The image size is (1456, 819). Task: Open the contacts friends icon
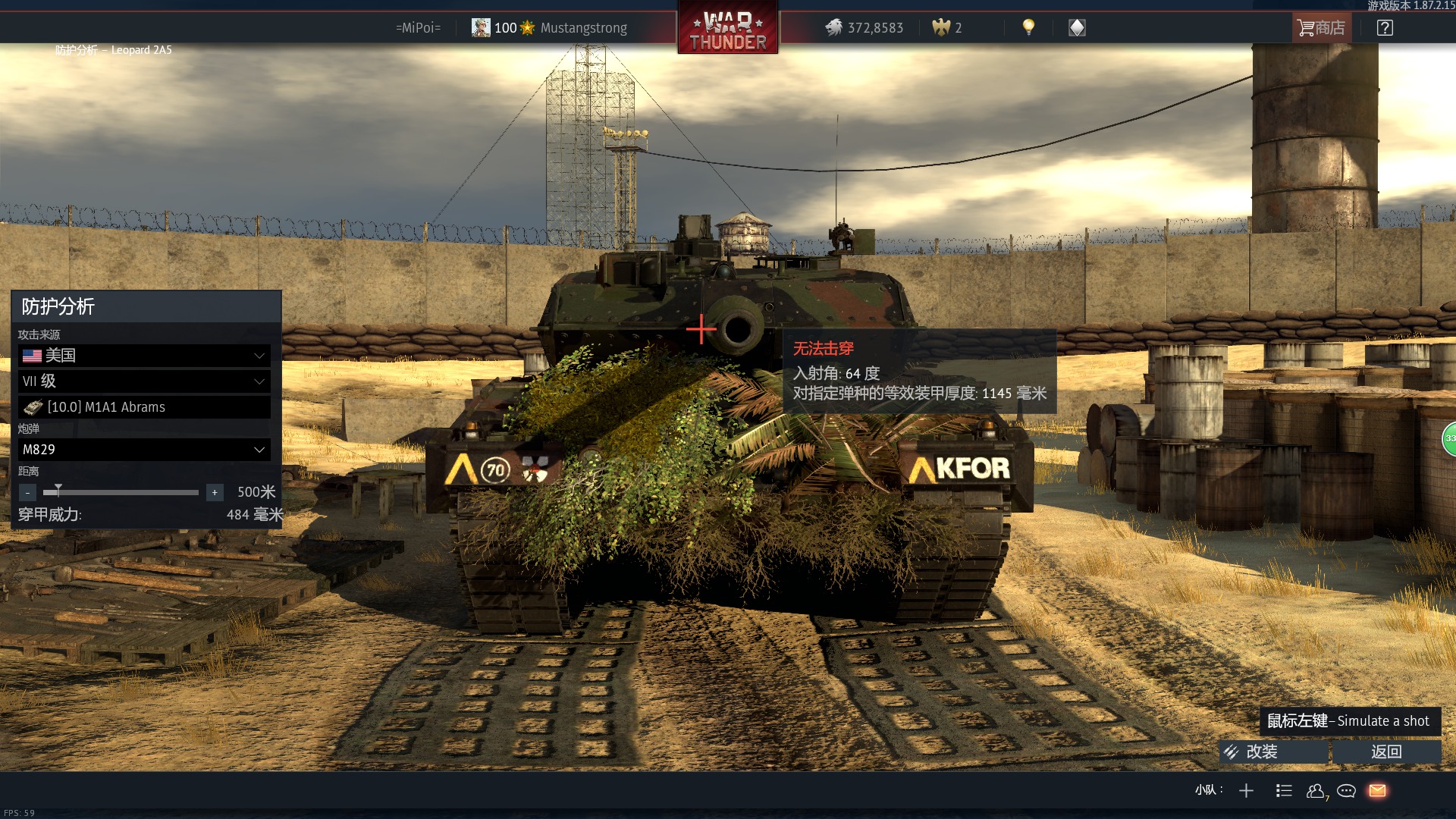tap(1316, 791)
